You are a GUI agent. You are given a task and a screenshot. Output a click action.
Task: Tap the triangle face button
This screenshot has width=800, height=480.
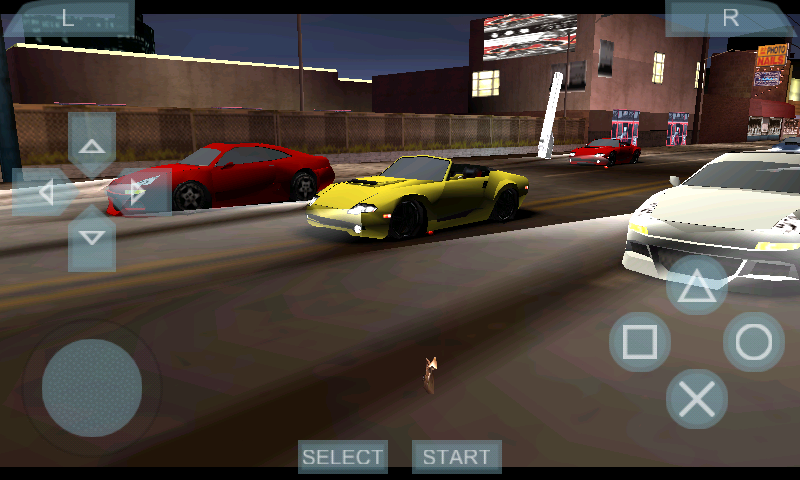(x=697, y=286)
